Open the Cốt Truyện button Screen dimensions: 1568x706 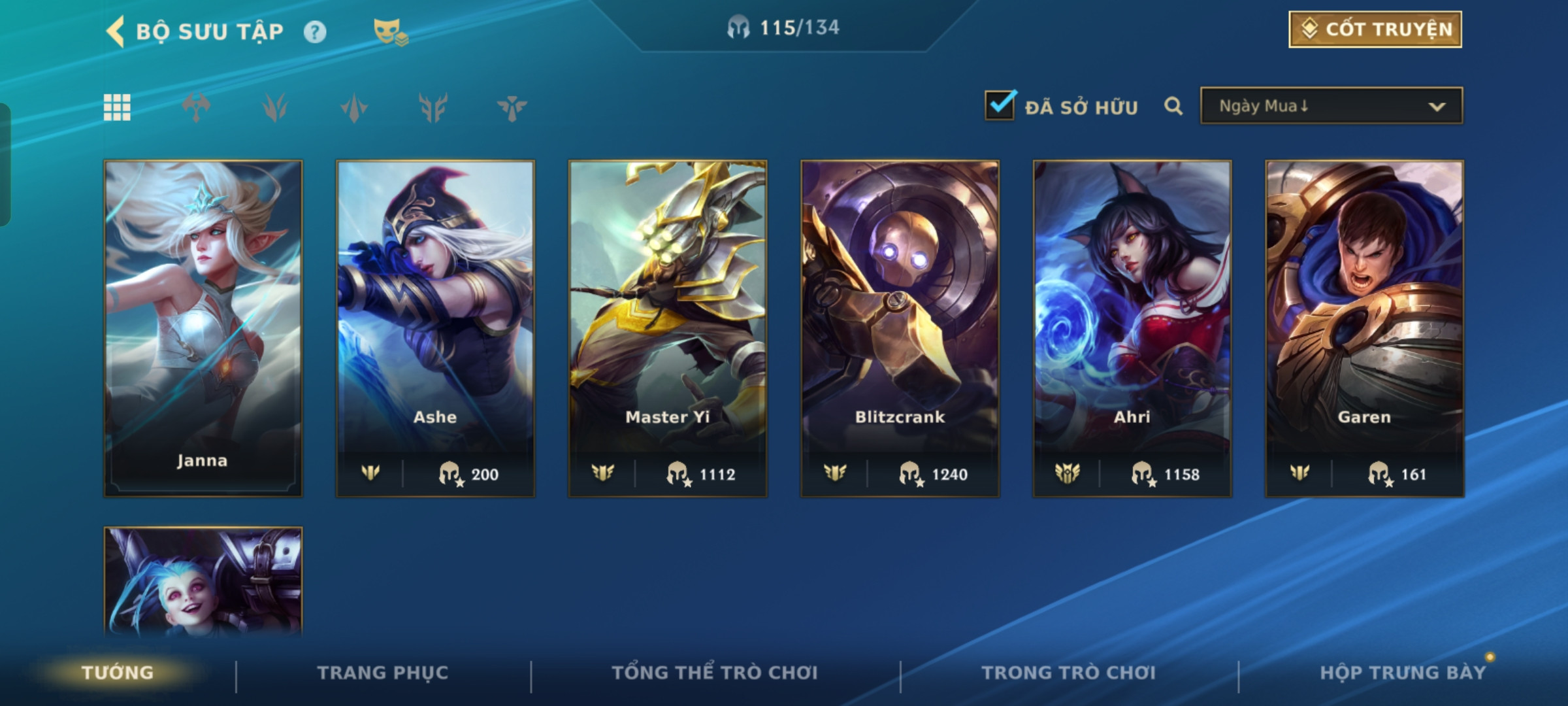pyautogui.click(x=1375, y=29)
